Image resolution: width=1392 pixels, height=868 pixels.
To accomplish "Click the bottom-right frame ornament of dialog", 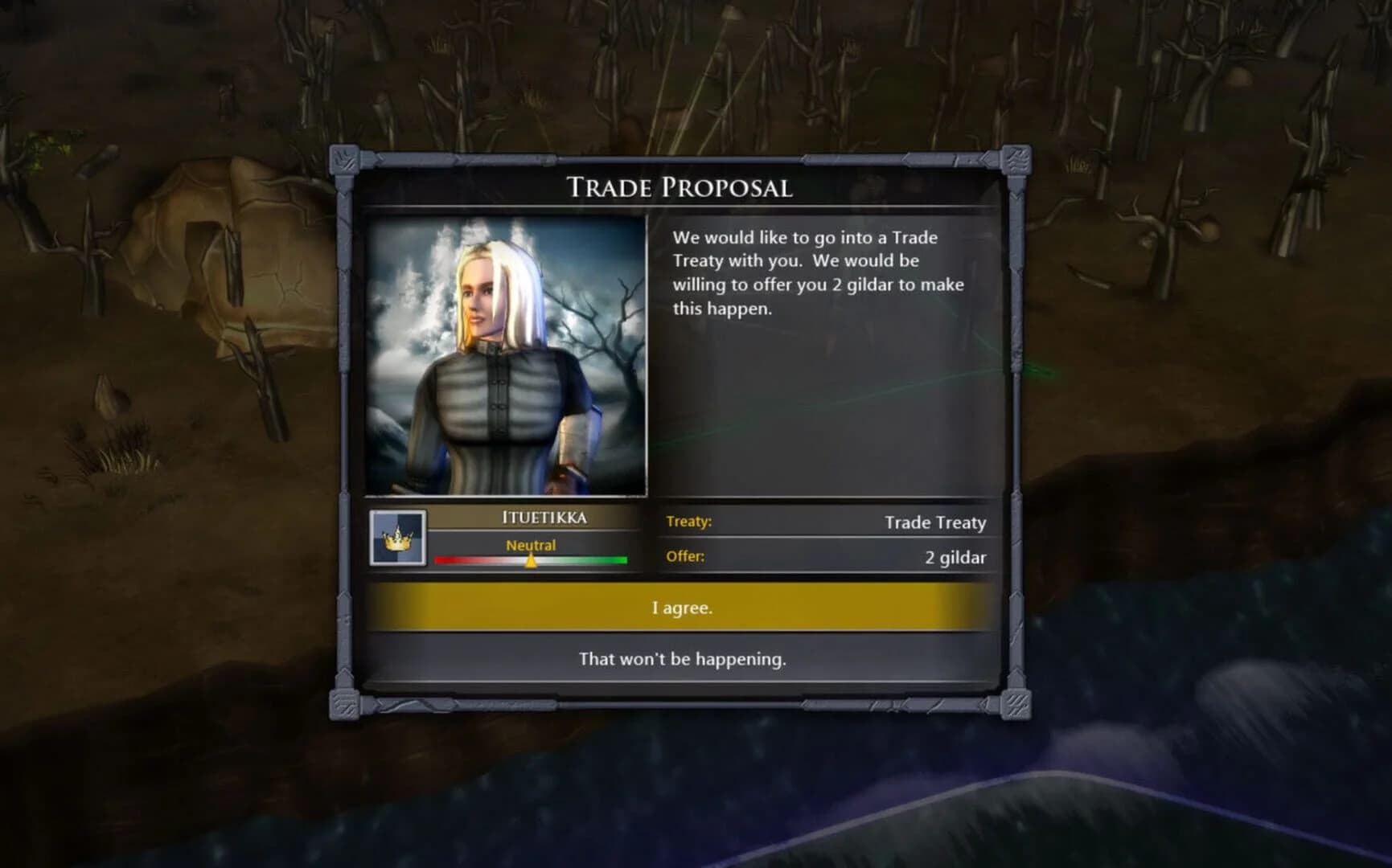I will (1018, 706).
